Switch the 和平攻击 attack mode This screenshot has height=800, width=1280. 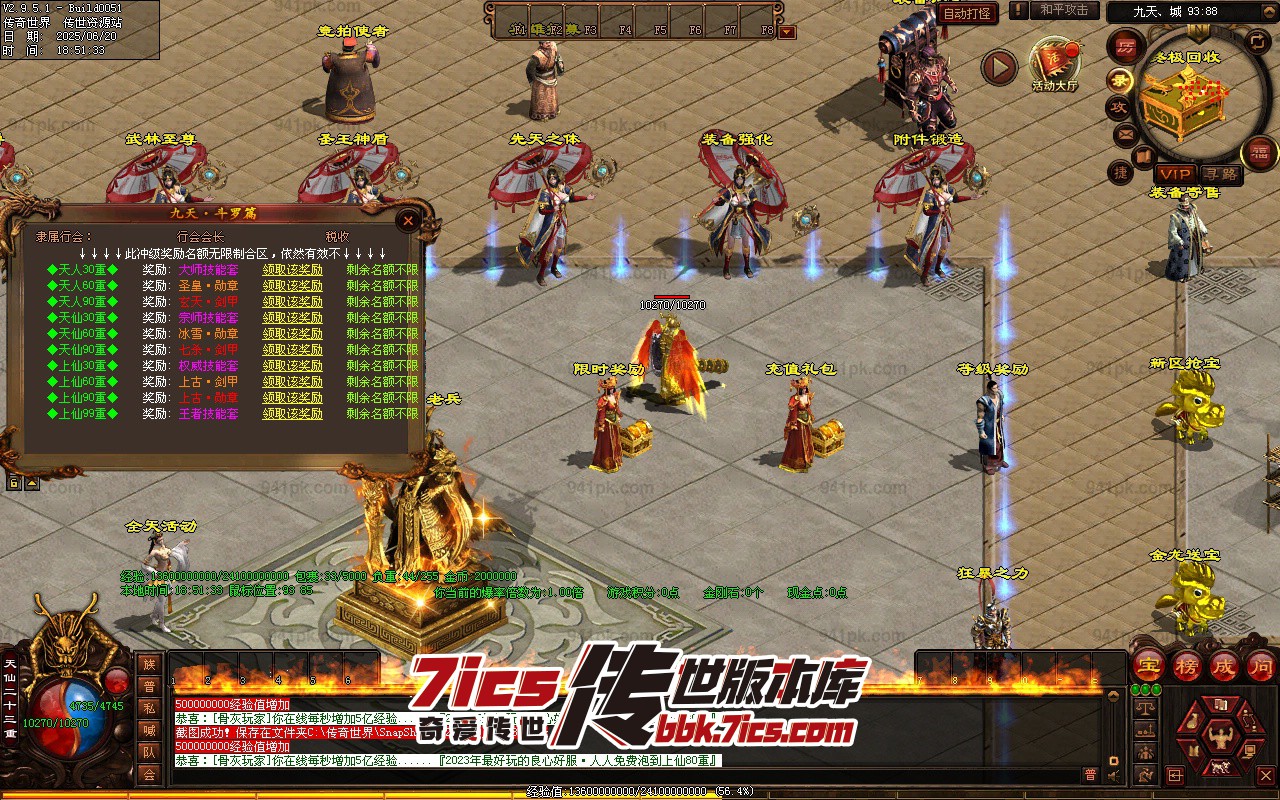(x=1064, y=10)
